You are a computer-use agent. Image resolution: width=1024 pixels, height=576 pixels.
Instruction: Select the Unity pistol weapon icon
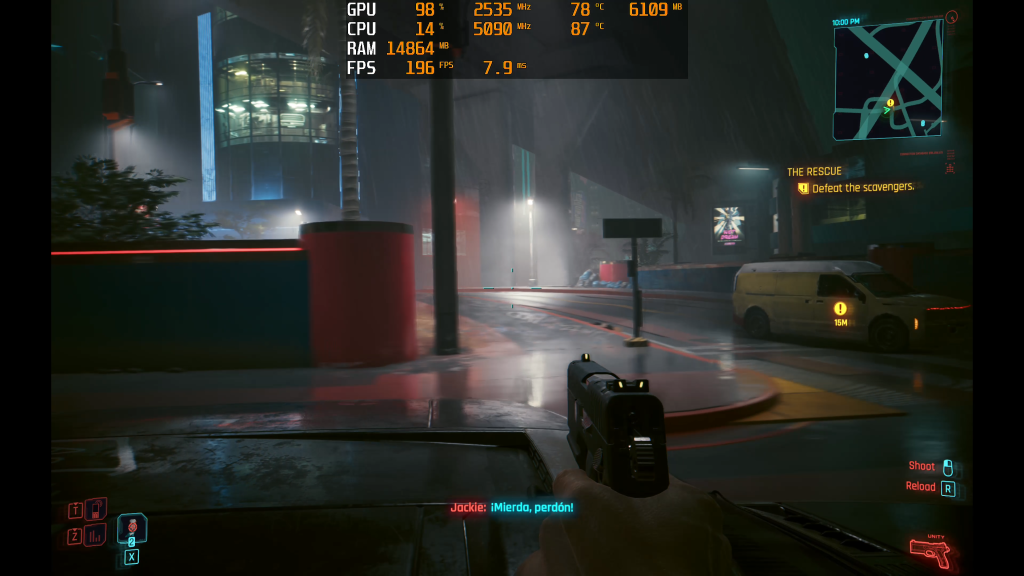930,551
